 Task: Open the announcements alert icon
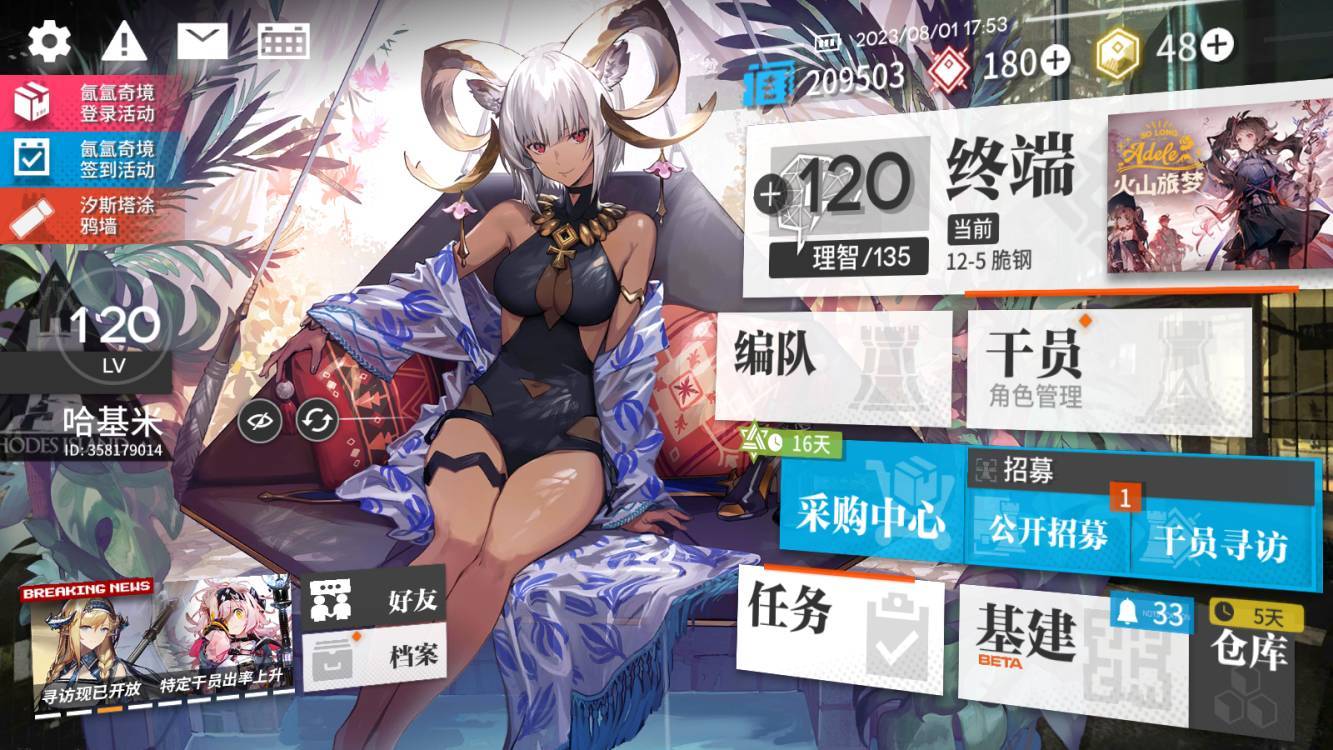tap(122, 42)
